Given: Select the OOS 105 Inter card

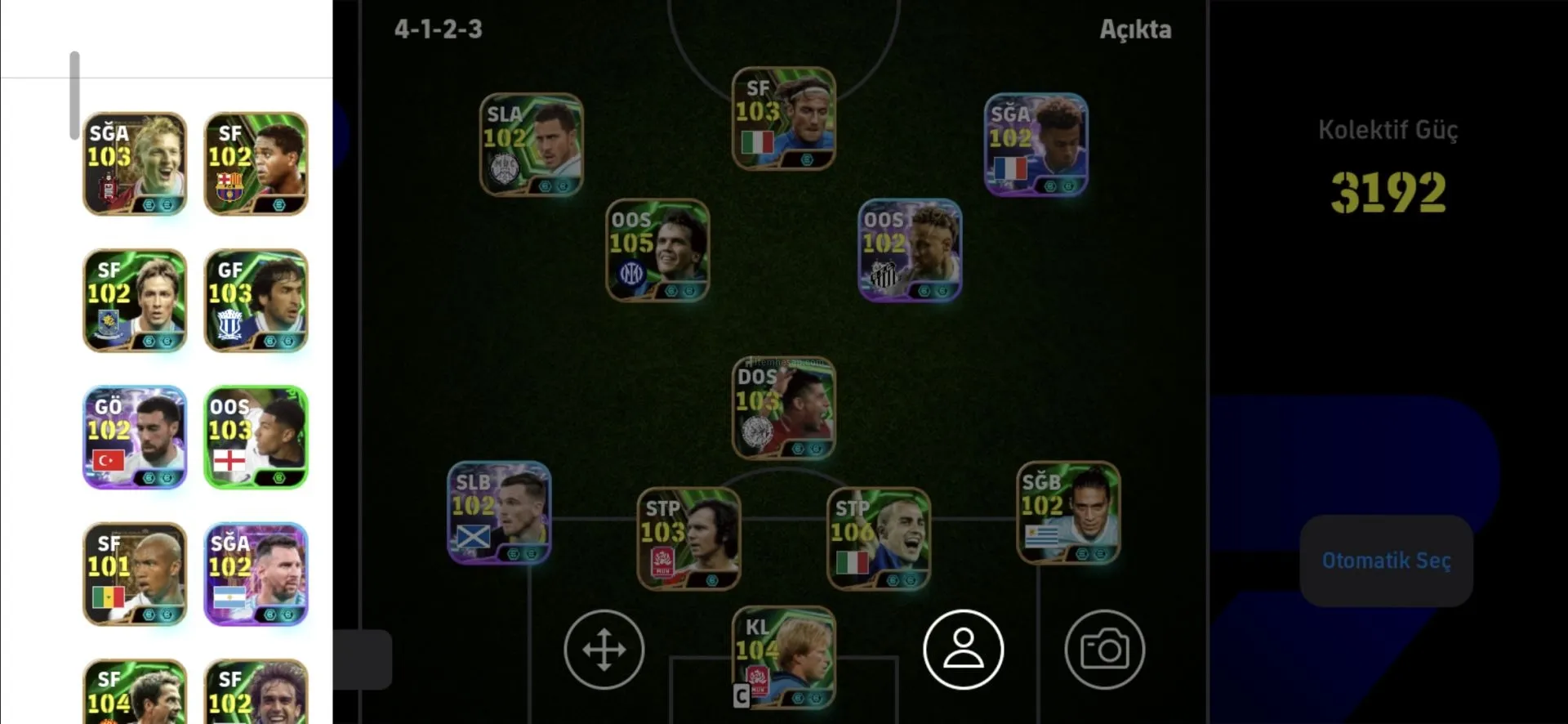Looking at the screenshot, I should 657,250.
